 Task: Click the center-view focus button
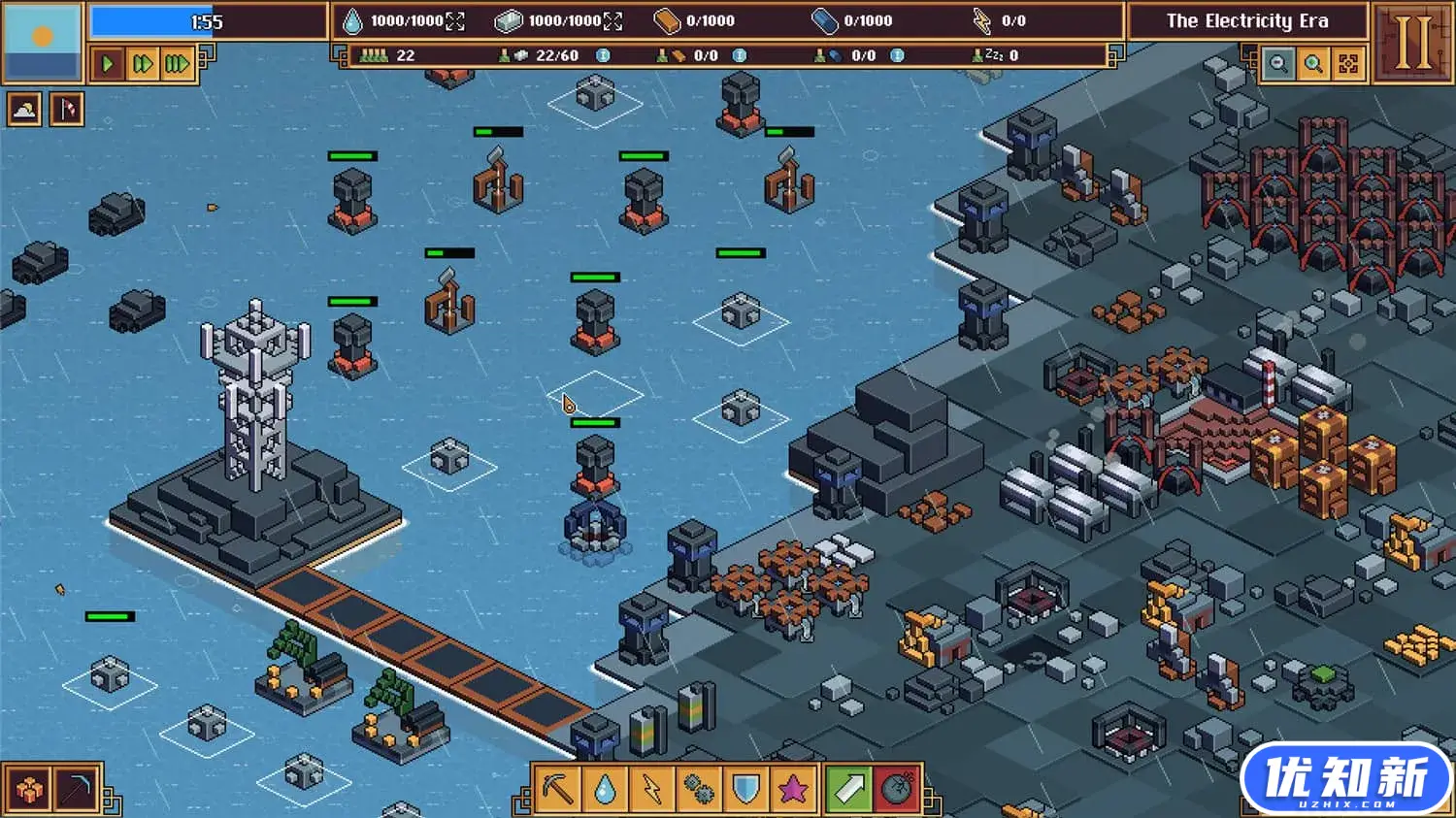click(1348, 64)
